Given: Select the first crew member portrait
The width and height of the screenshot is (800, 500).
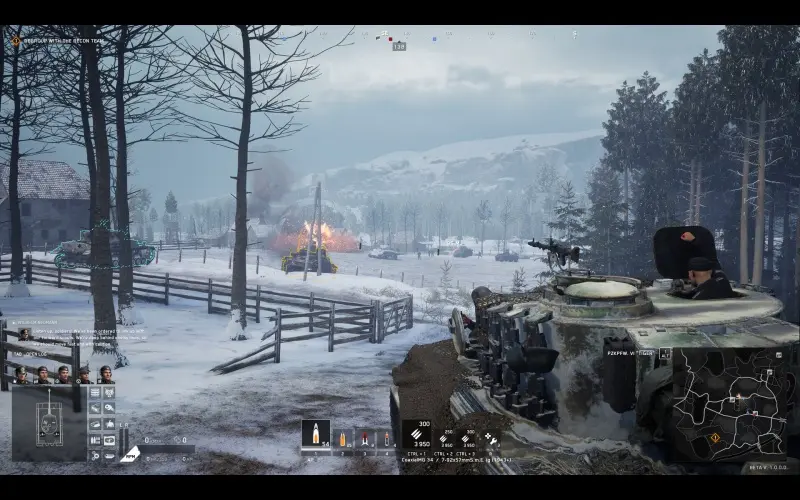Looking at the screenshot, I should (21, 375).
